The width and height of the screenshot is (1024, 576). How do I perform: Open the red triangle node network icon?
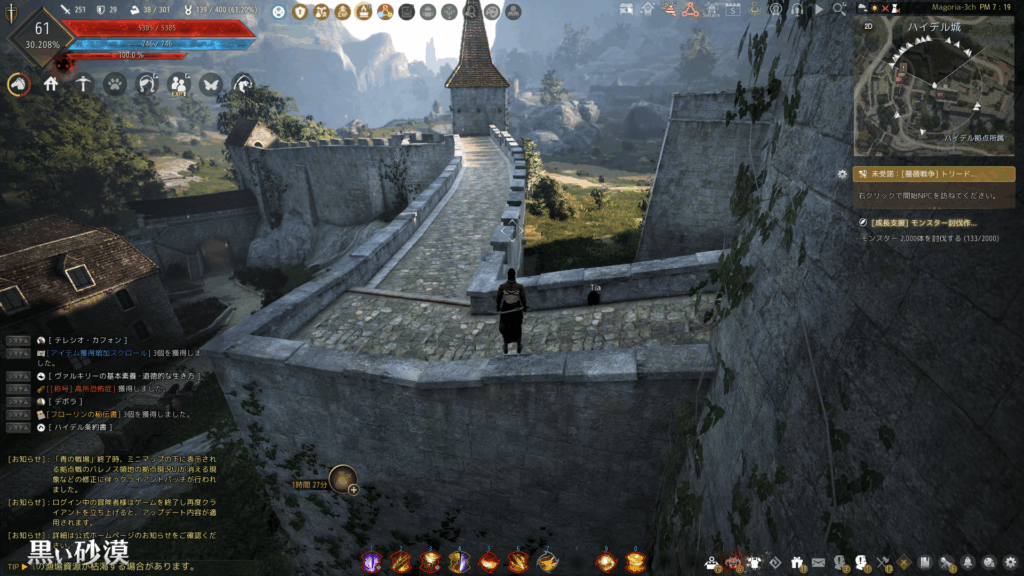click(690, 10)
